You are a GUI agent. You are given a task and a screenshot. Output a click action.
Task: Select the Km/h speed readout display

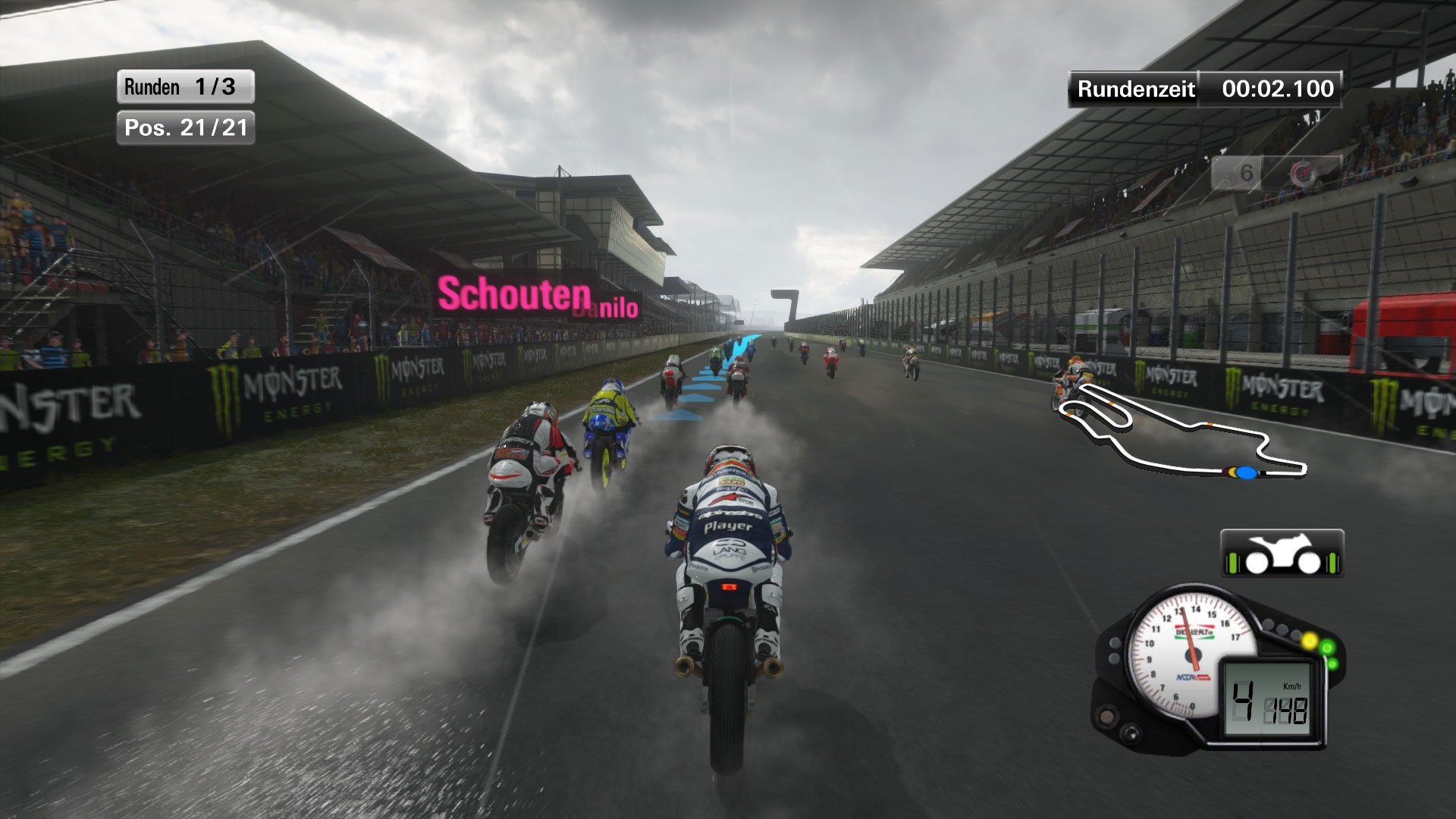coord(1292,686)
